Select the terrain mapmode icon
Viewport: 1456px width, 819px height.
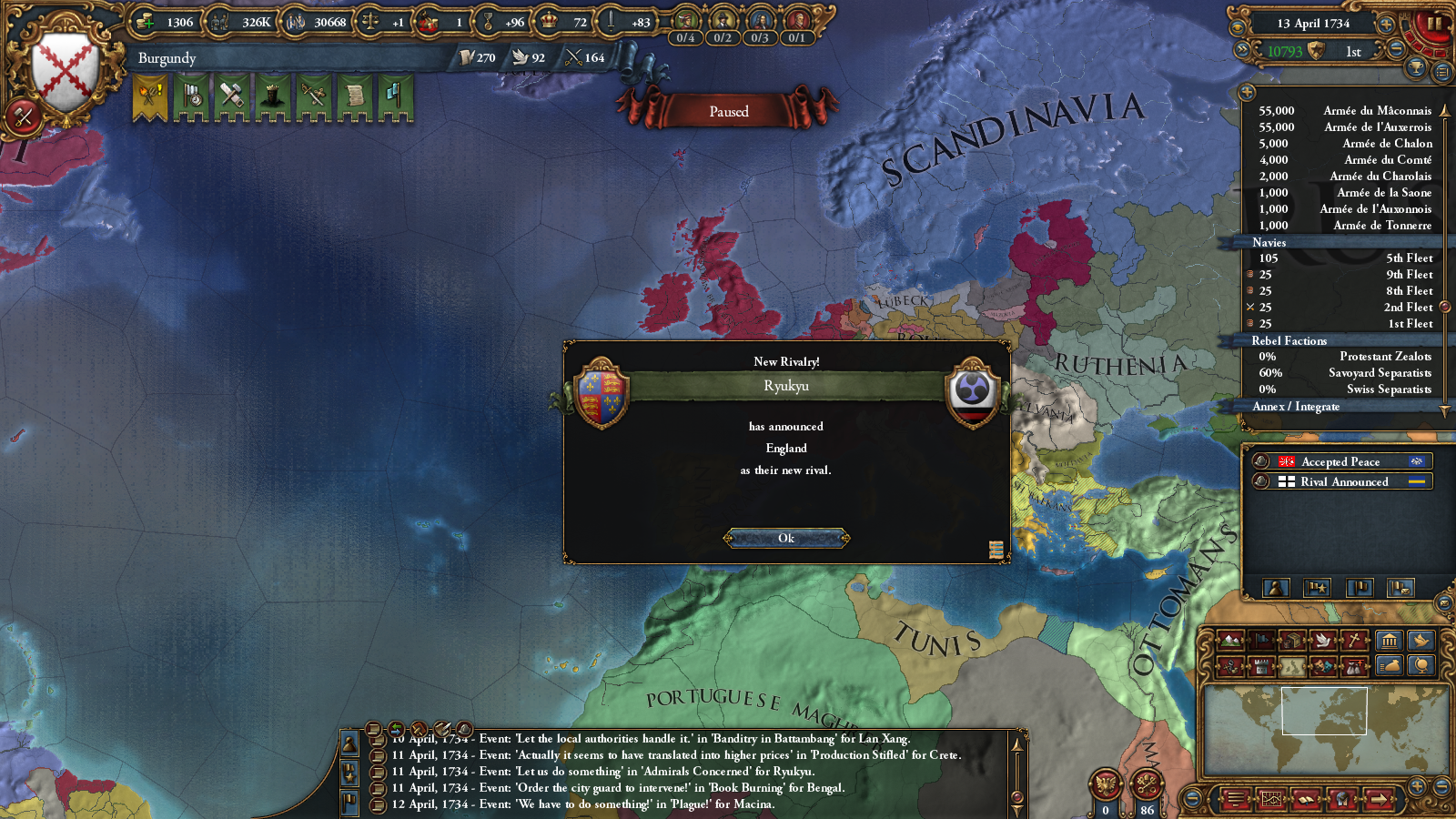tap(1230, 640)
